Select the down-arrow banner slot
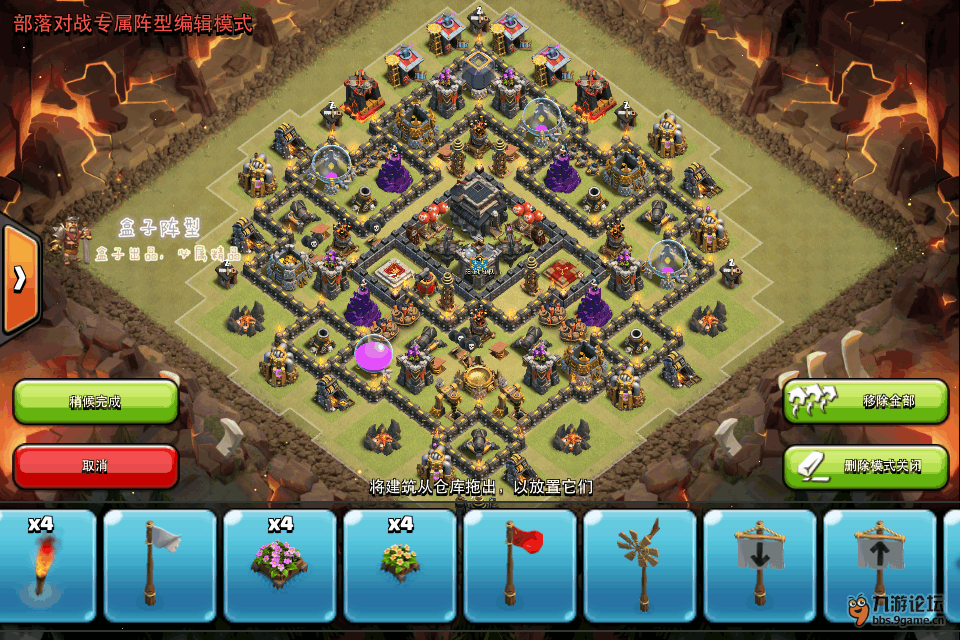Screen dimensions: 960x640 pos(760,565)
